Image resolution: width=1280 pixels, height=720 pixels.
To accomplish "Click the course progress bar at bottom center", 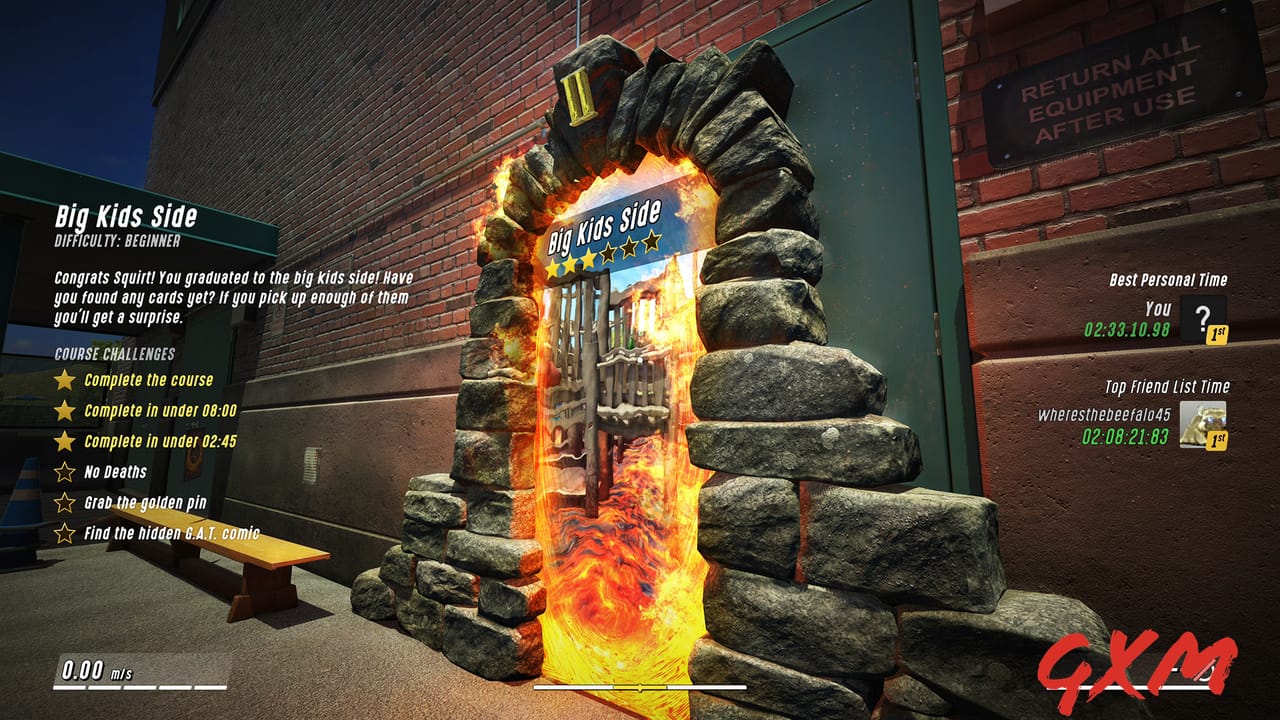I will pos(638,689).
